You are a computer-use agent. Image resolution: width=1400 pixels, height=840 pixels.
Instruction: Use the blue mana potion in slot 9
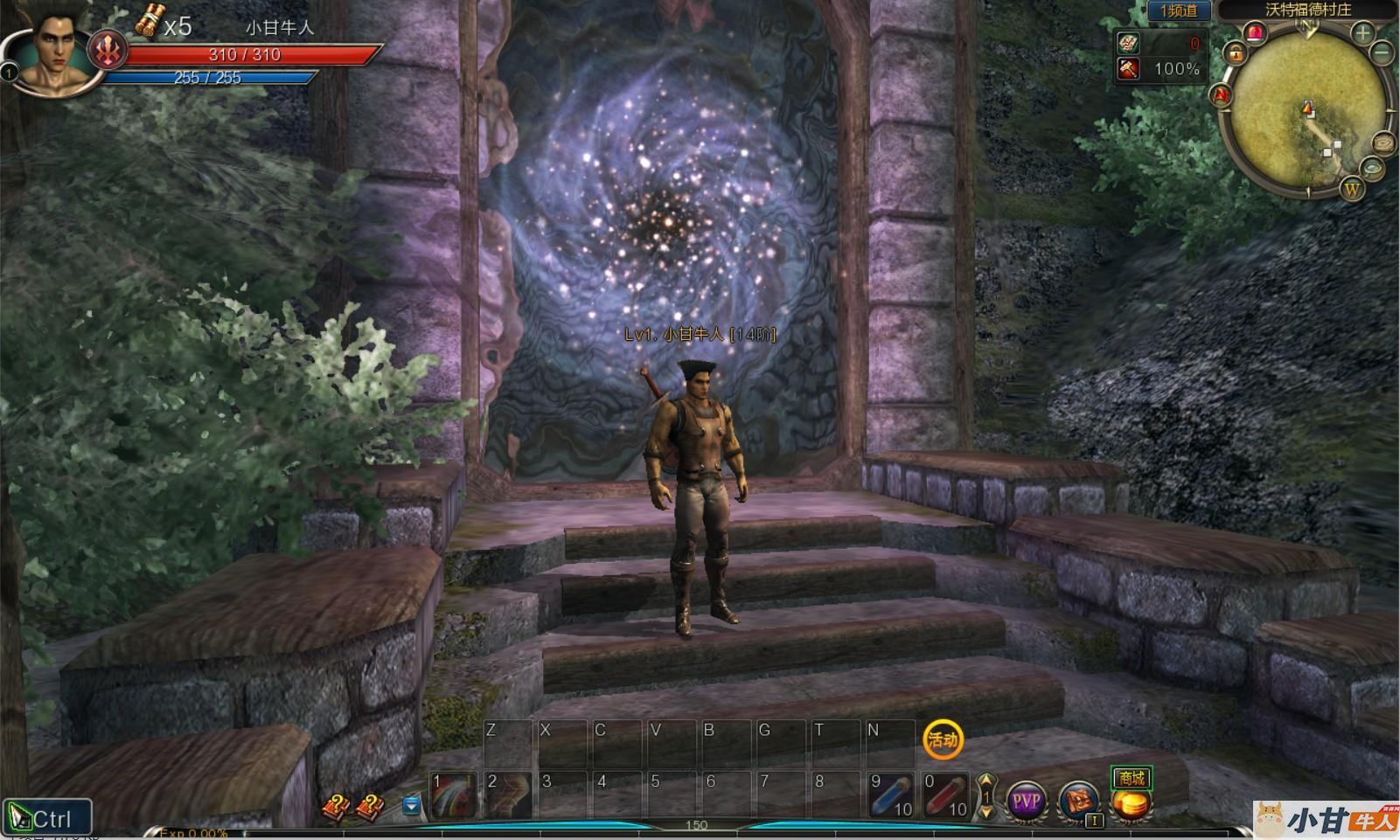(892, 795)
